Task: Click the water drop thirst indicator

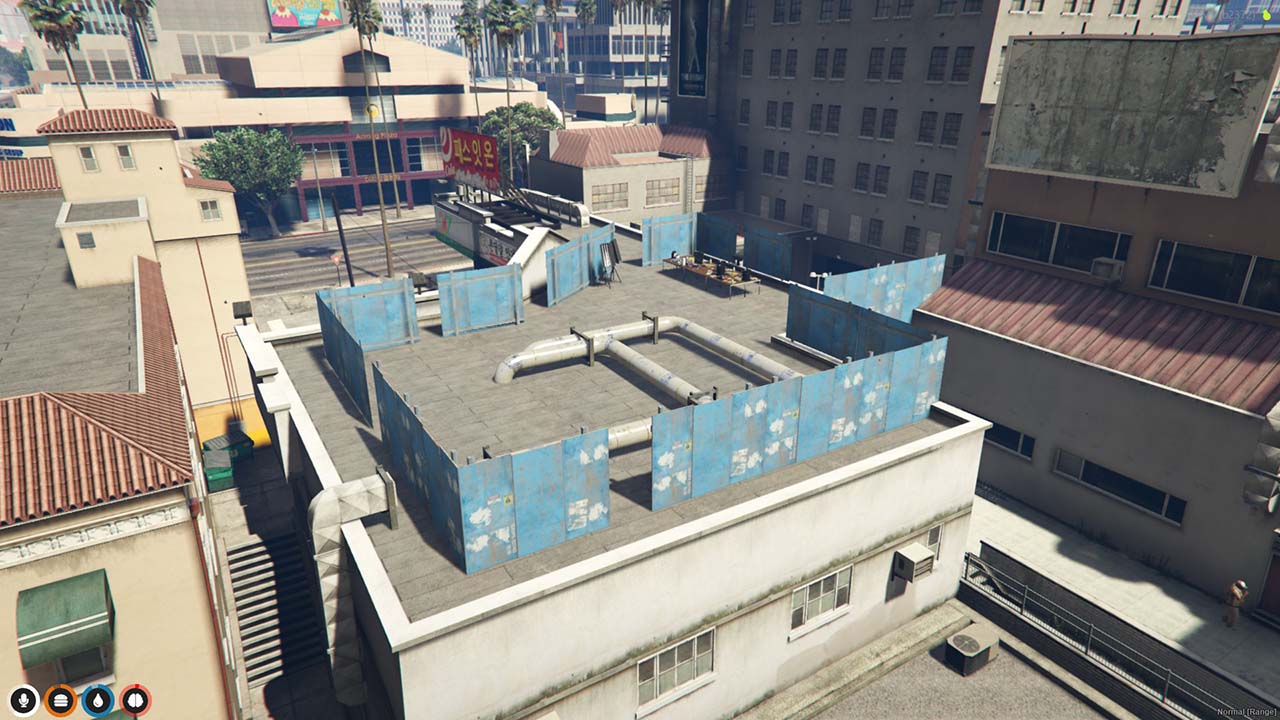Action: (95, 700)
